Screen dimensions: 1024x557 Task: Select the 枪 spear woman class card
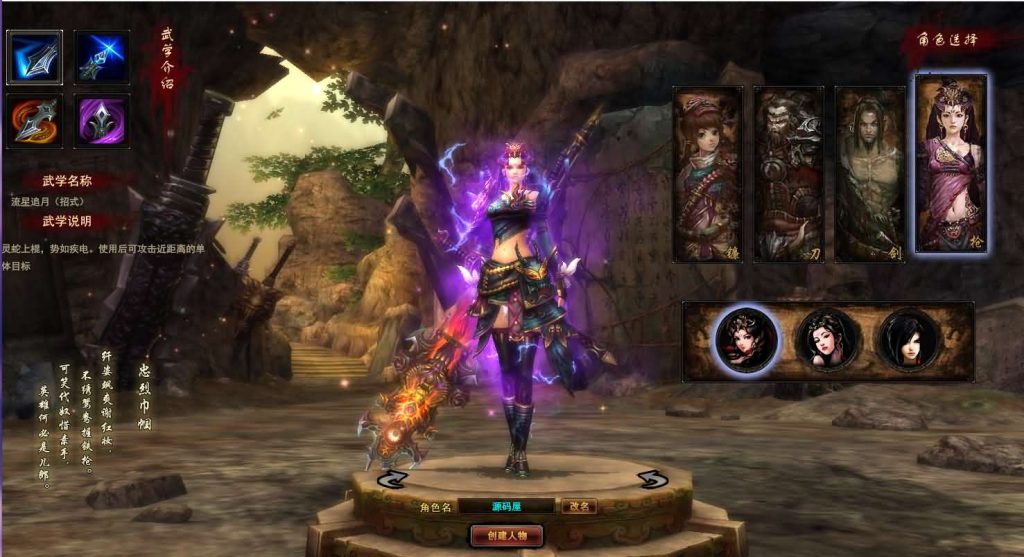click(x=951, y=163)
